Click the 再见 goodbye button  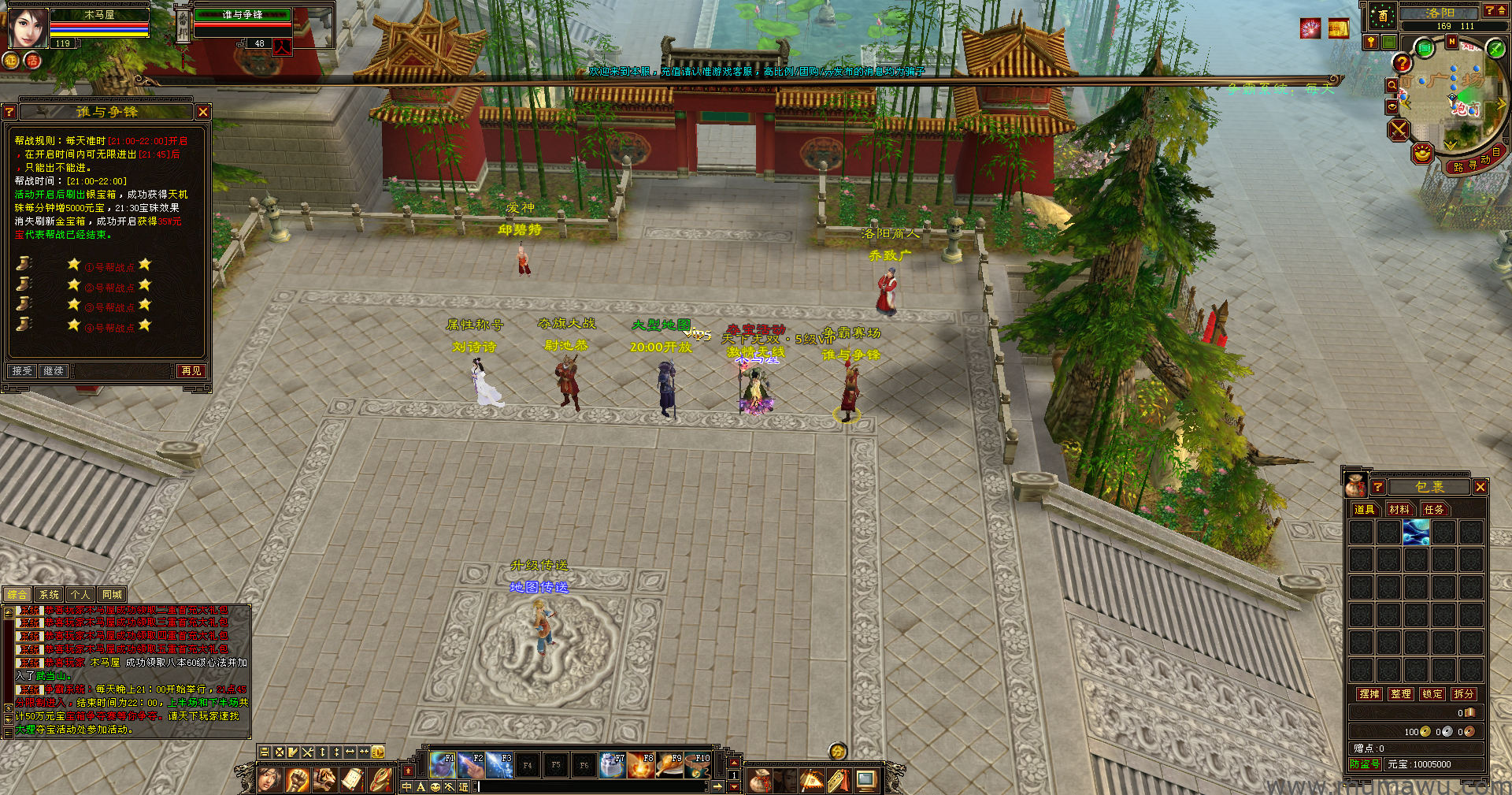[191, 371]
